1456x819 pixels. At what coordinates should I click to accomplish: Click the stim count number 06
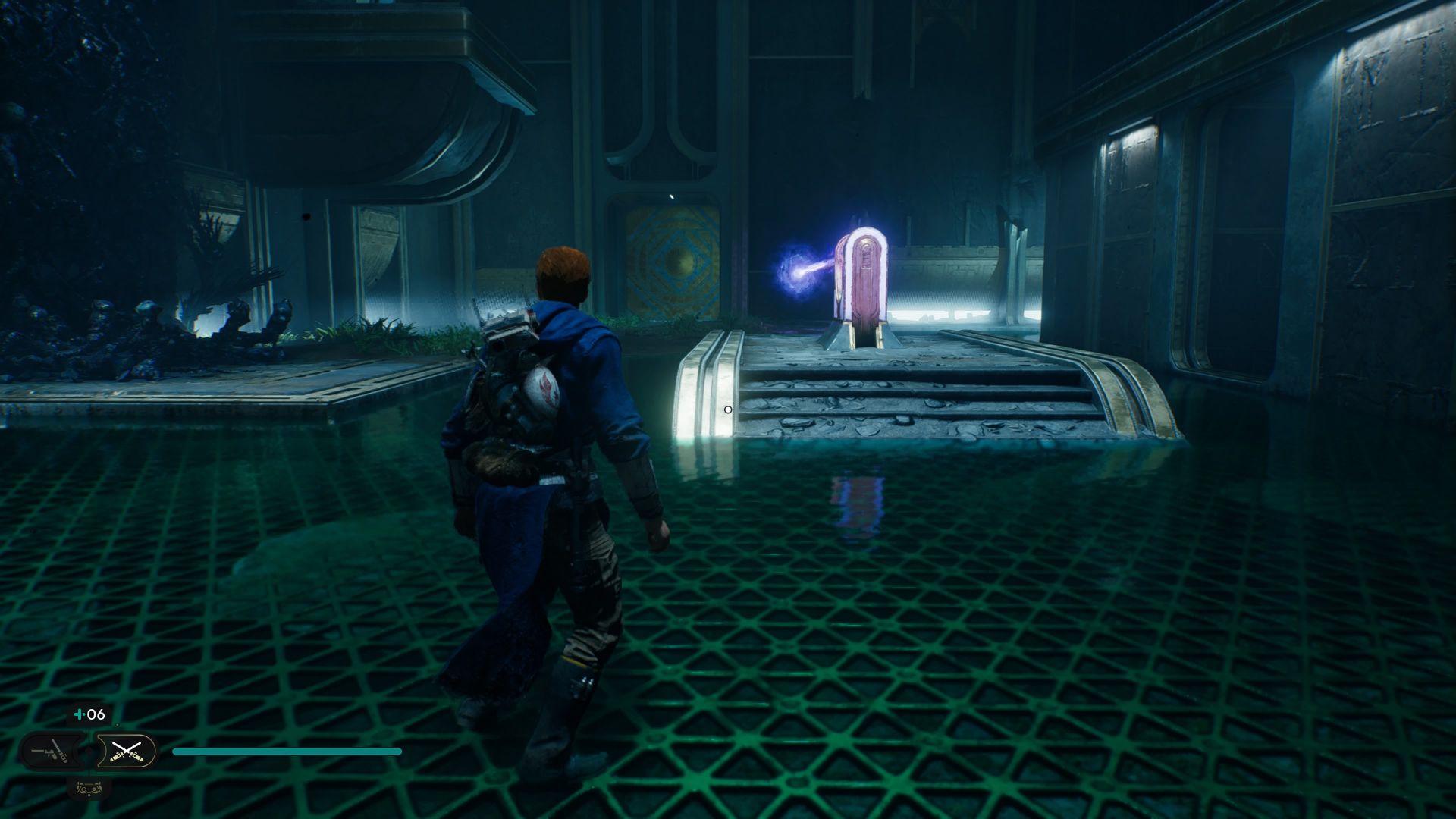[x=96, y=714]
